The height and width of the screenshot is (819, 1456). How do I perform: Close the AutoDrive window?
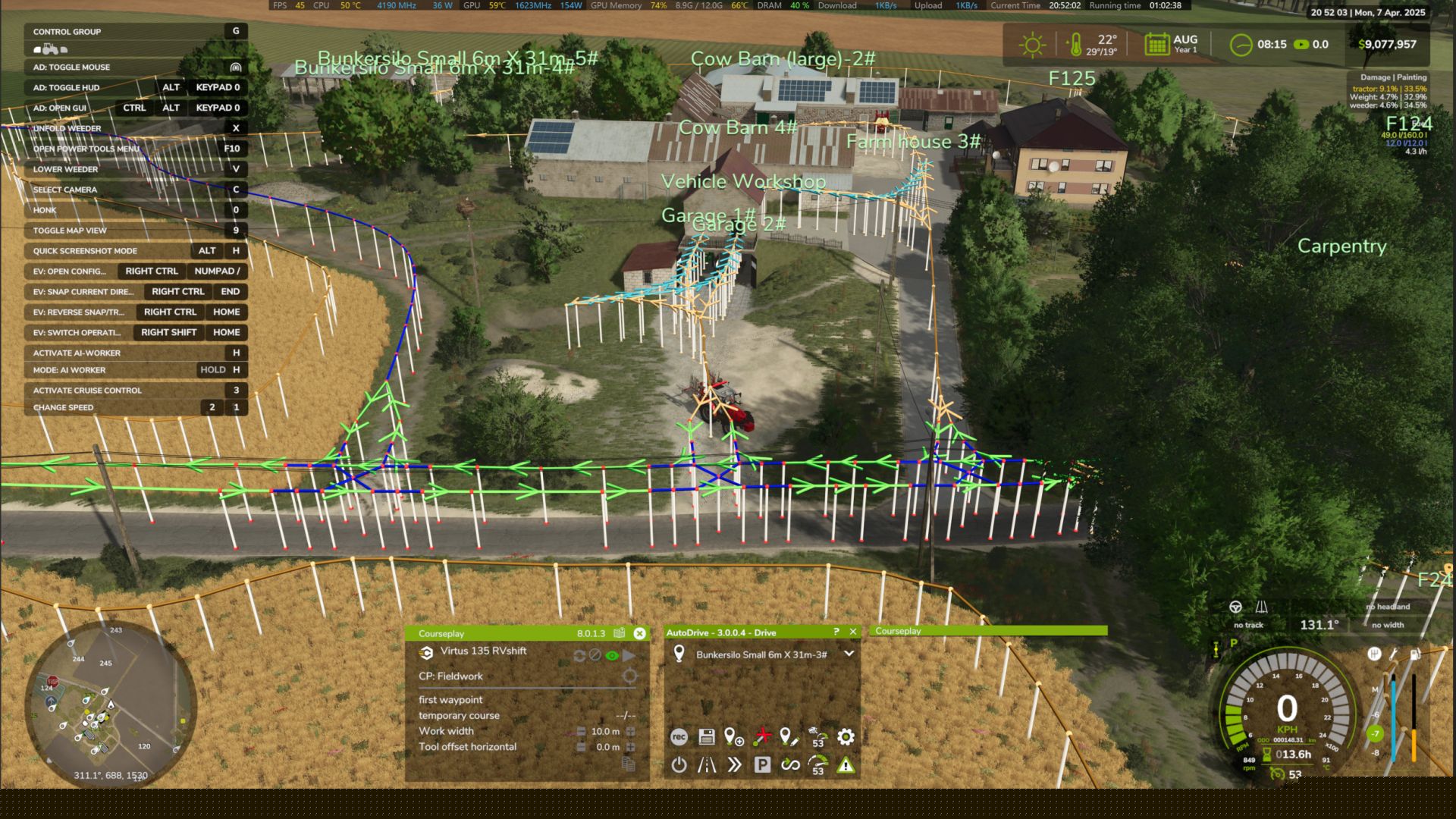pos(853,632)
